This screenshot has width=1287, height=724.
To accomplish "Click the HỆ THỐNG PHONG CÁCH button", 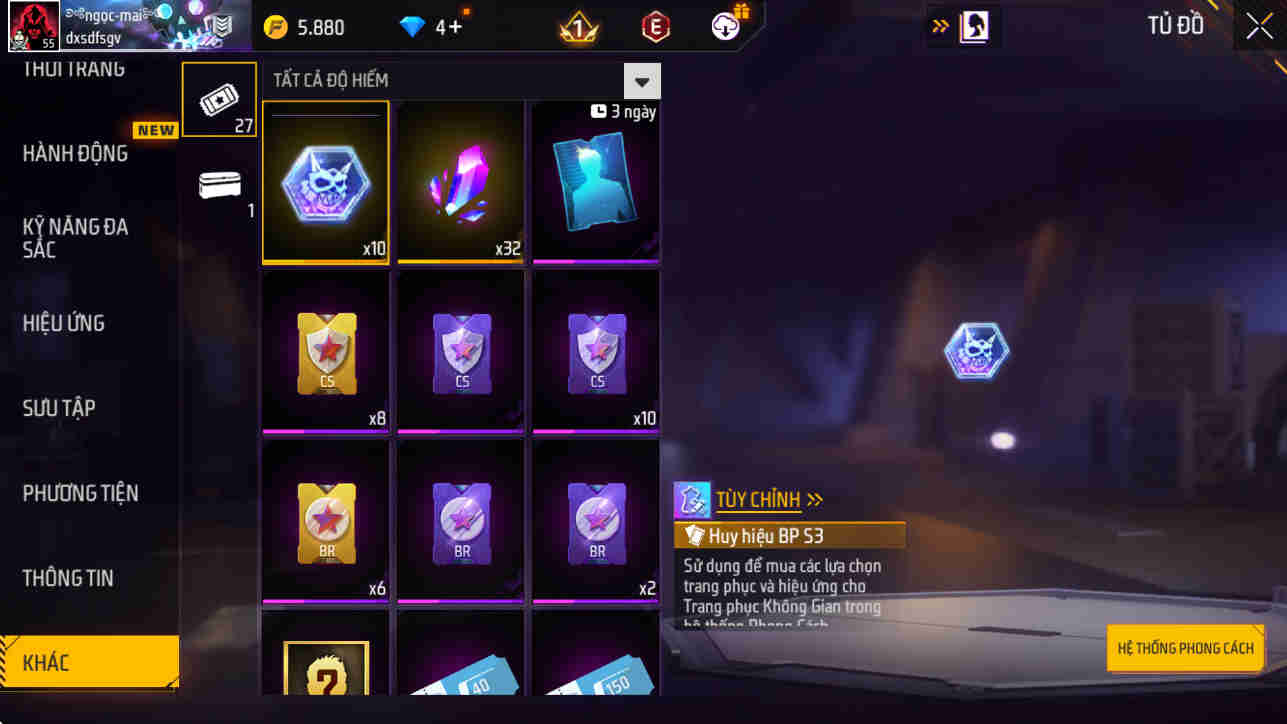I will (x=1185, y=647).
